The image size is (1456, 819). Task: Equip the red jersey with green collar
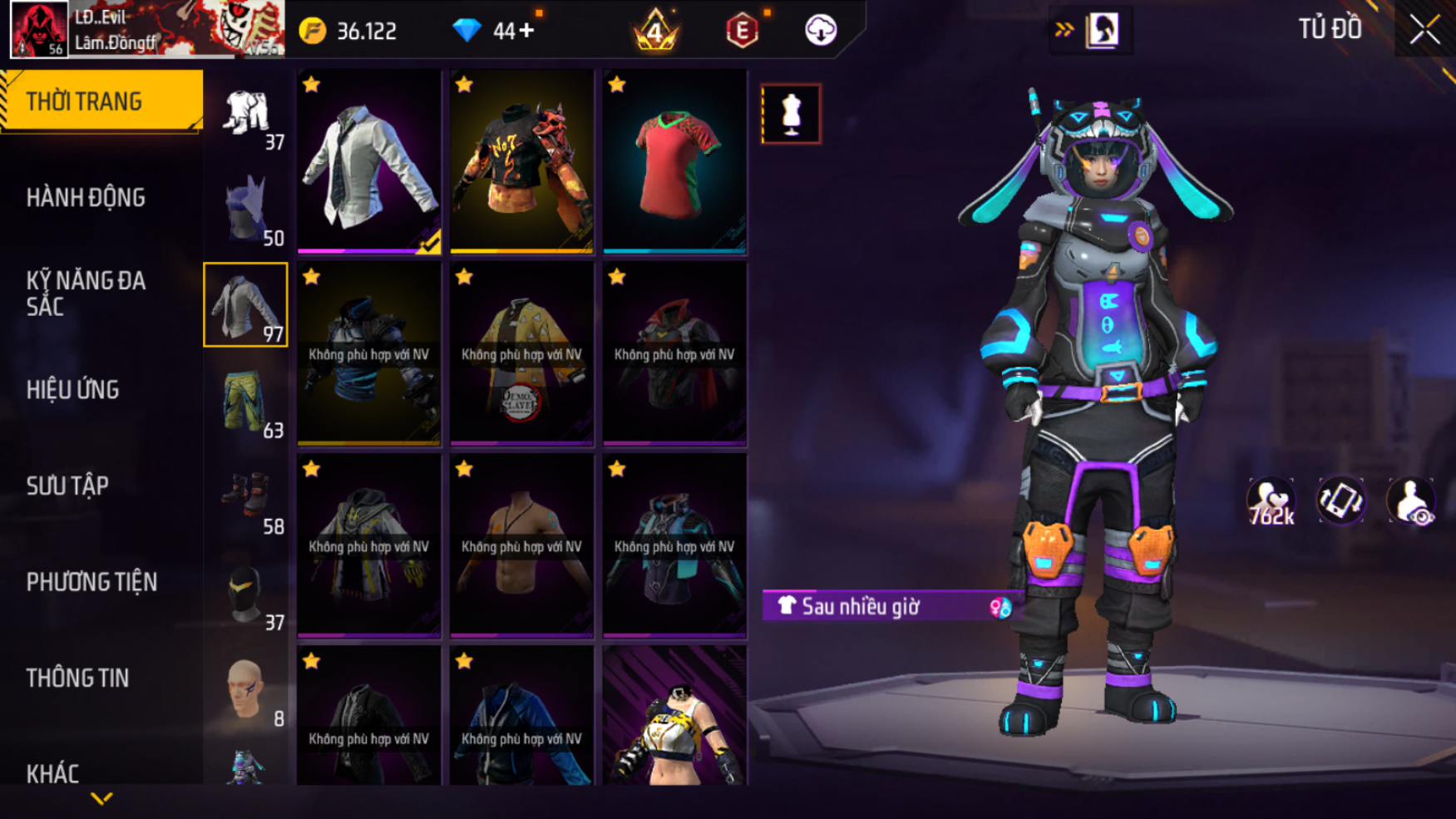[674, 162]
